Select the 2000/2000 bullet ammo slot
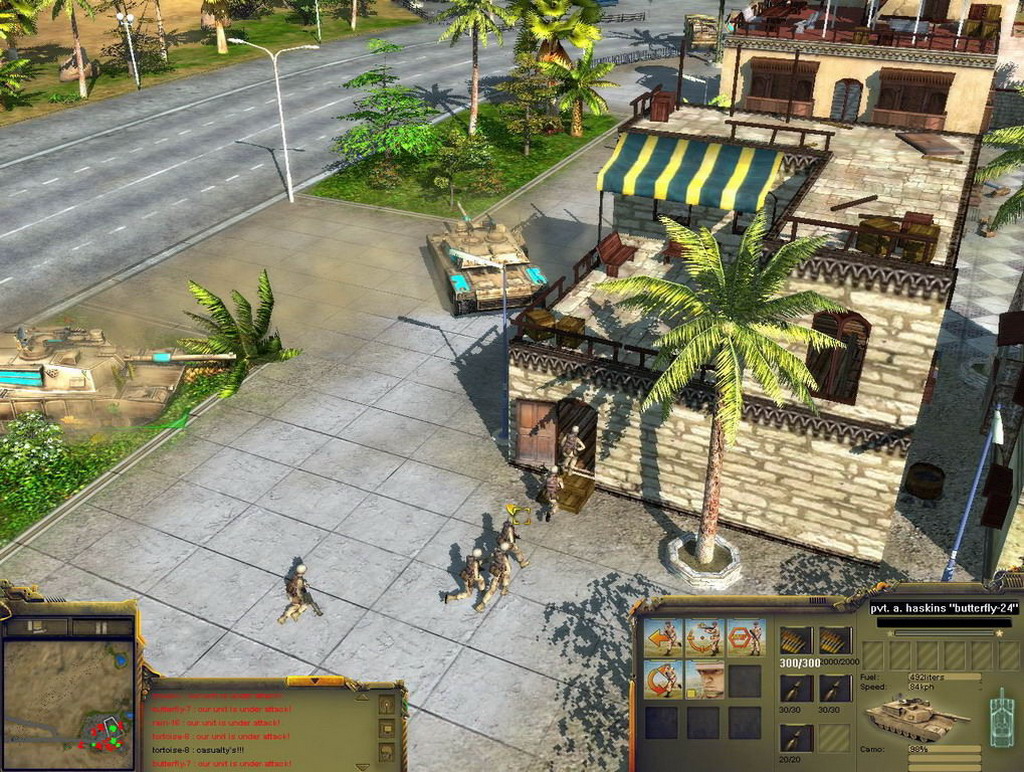The image size is (1024, 772). [x=835, y=641]
